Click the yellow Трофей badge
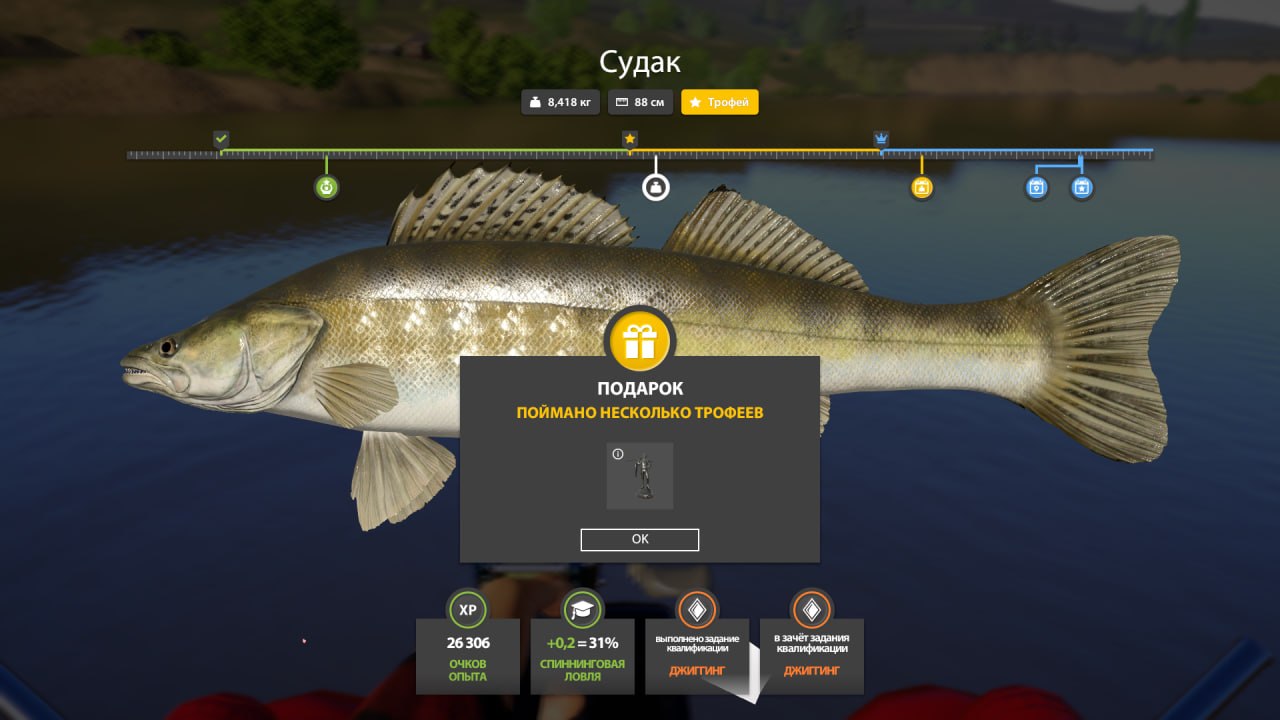Screen dimensions: 1280x720 coord(720,102)
